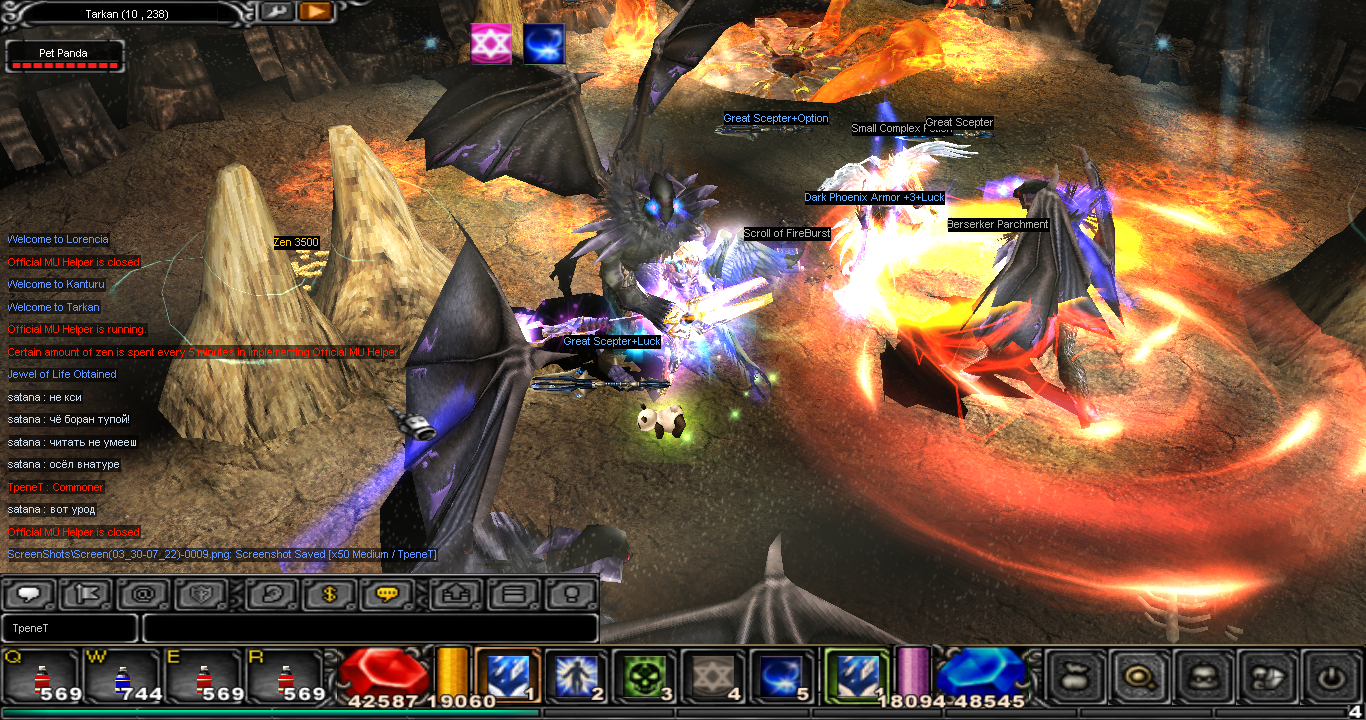Open the character helmet button
The height and width of the screenshot is (720, 1366).
[x=1203, y=677]
